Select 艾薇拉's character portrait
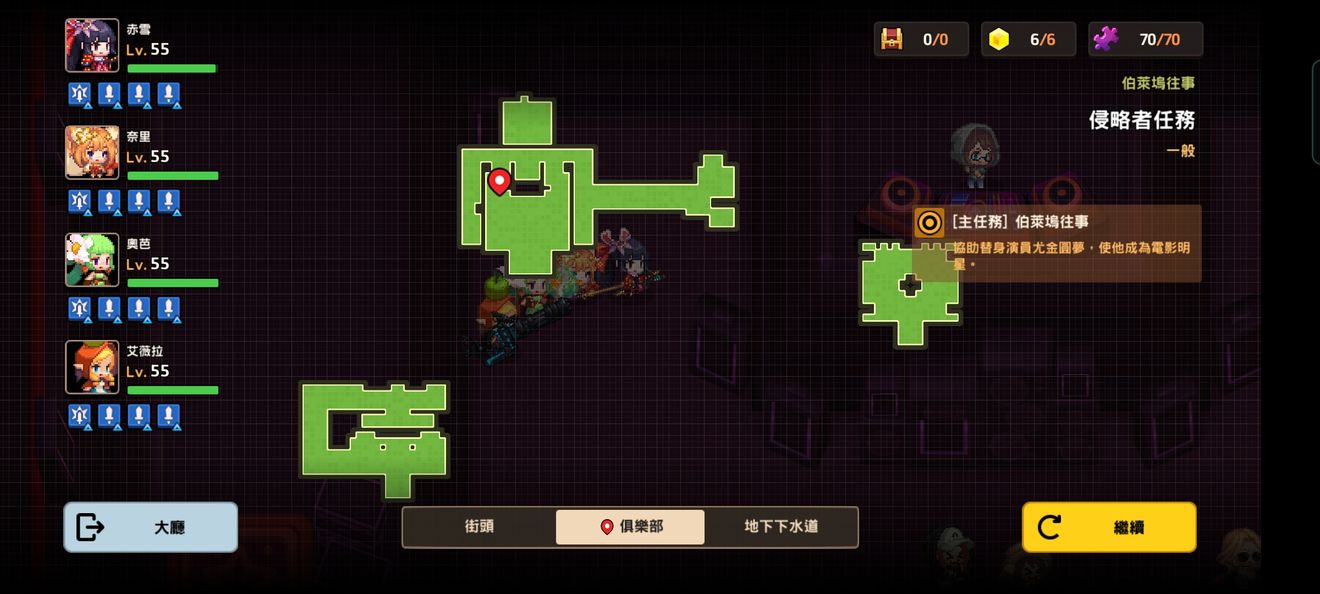 pos(92,367)
